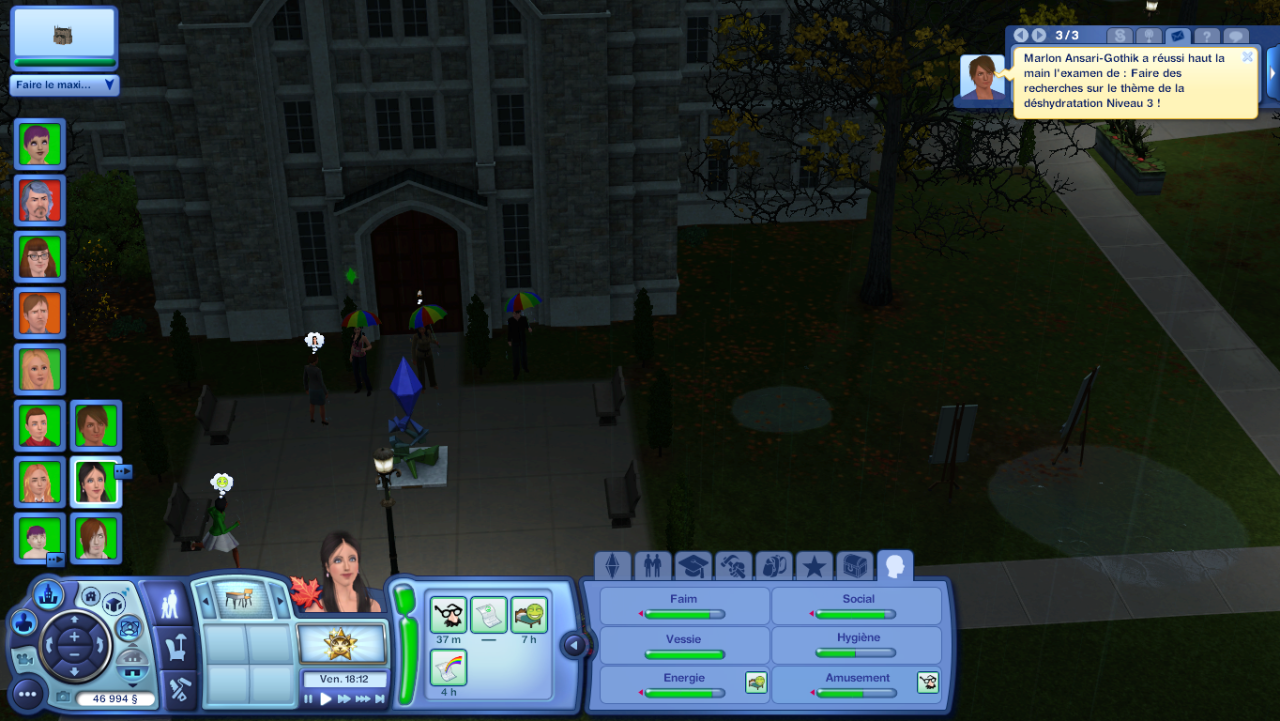Set game speed to double fast-forward

(x=344, y=699)
